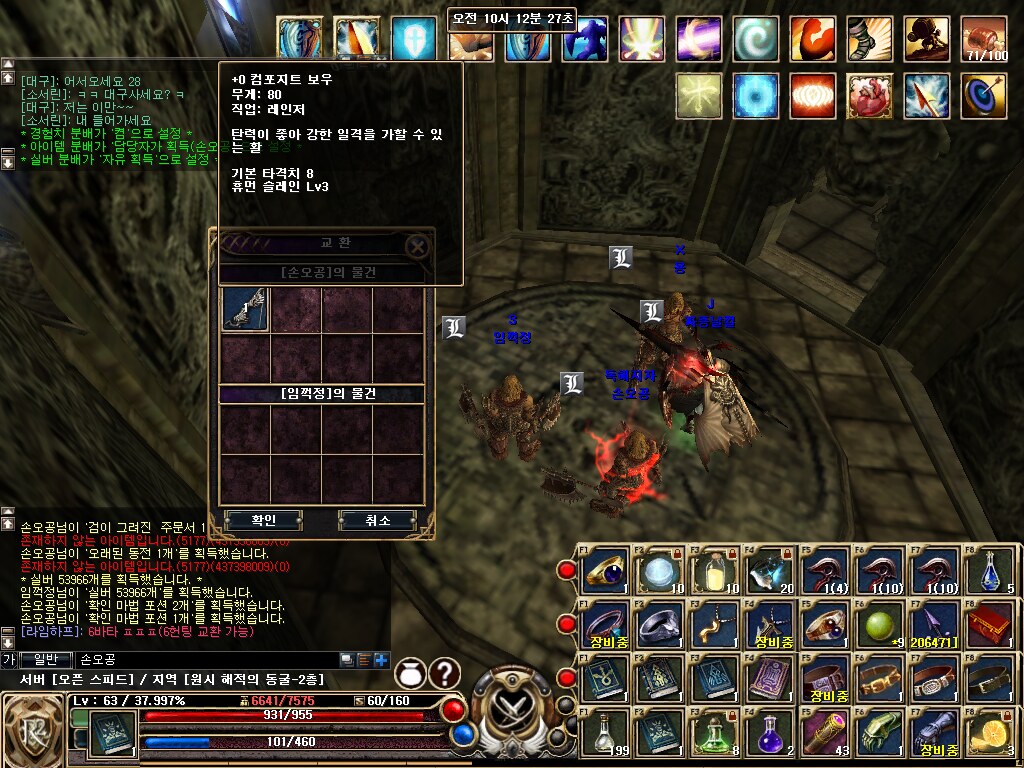Screen dimensions: 1024x768
Task: Use the blue sapphire ring hotbar slot
Action: click(x=605, y=570)
